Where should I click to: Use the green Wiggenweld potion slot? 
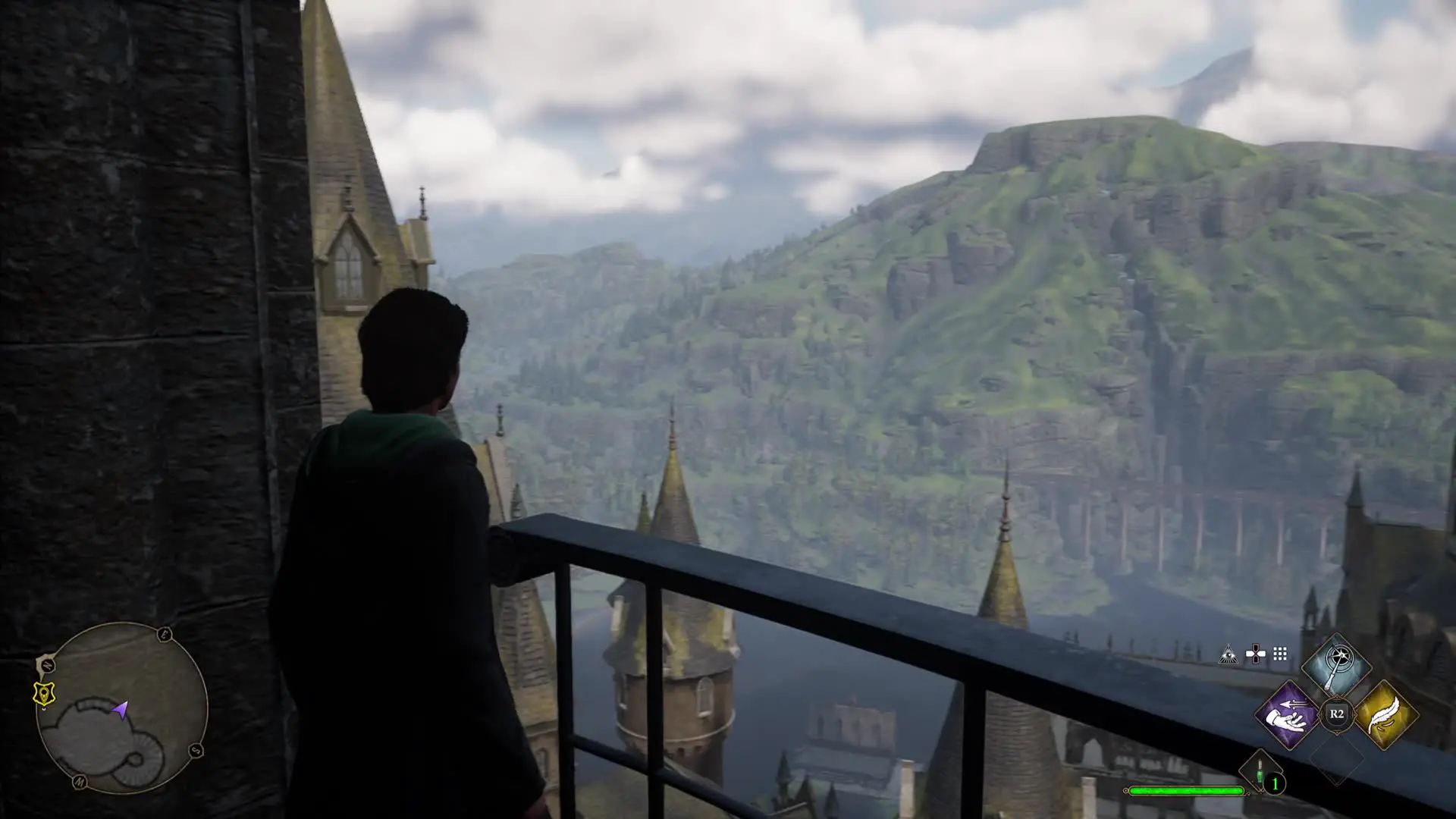click(1260, 773)
